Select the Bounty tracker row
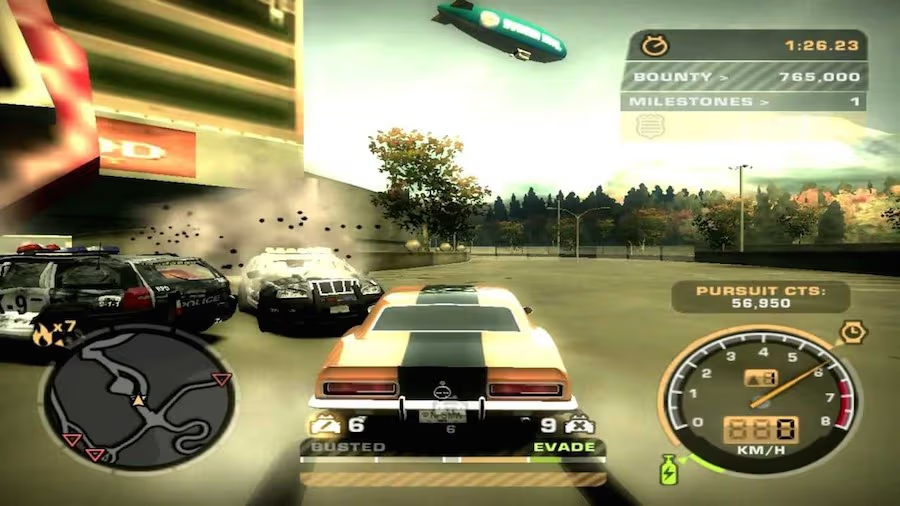 click(743, 76)
